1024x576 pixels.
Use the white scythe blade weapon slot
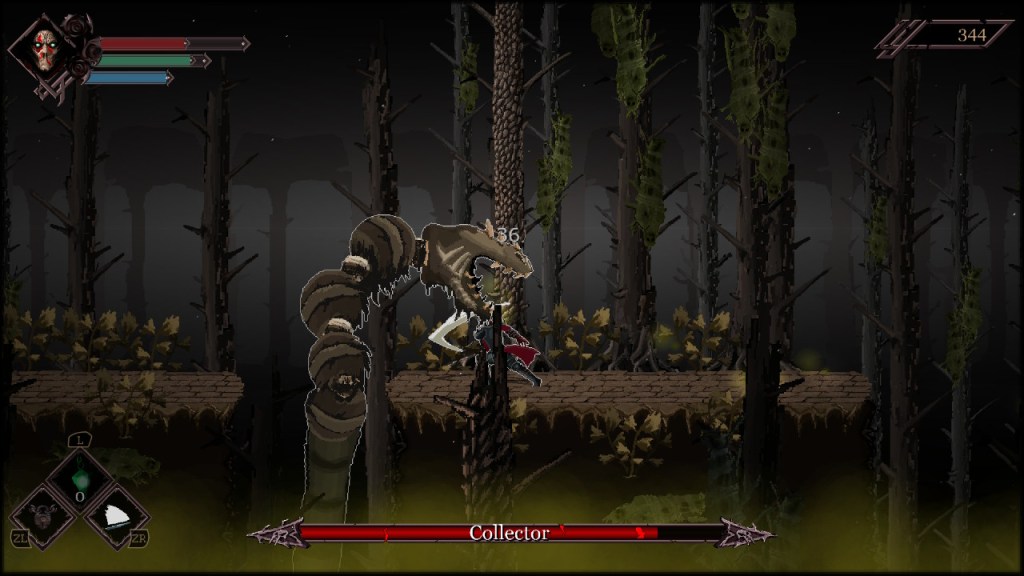coord(116,515)
